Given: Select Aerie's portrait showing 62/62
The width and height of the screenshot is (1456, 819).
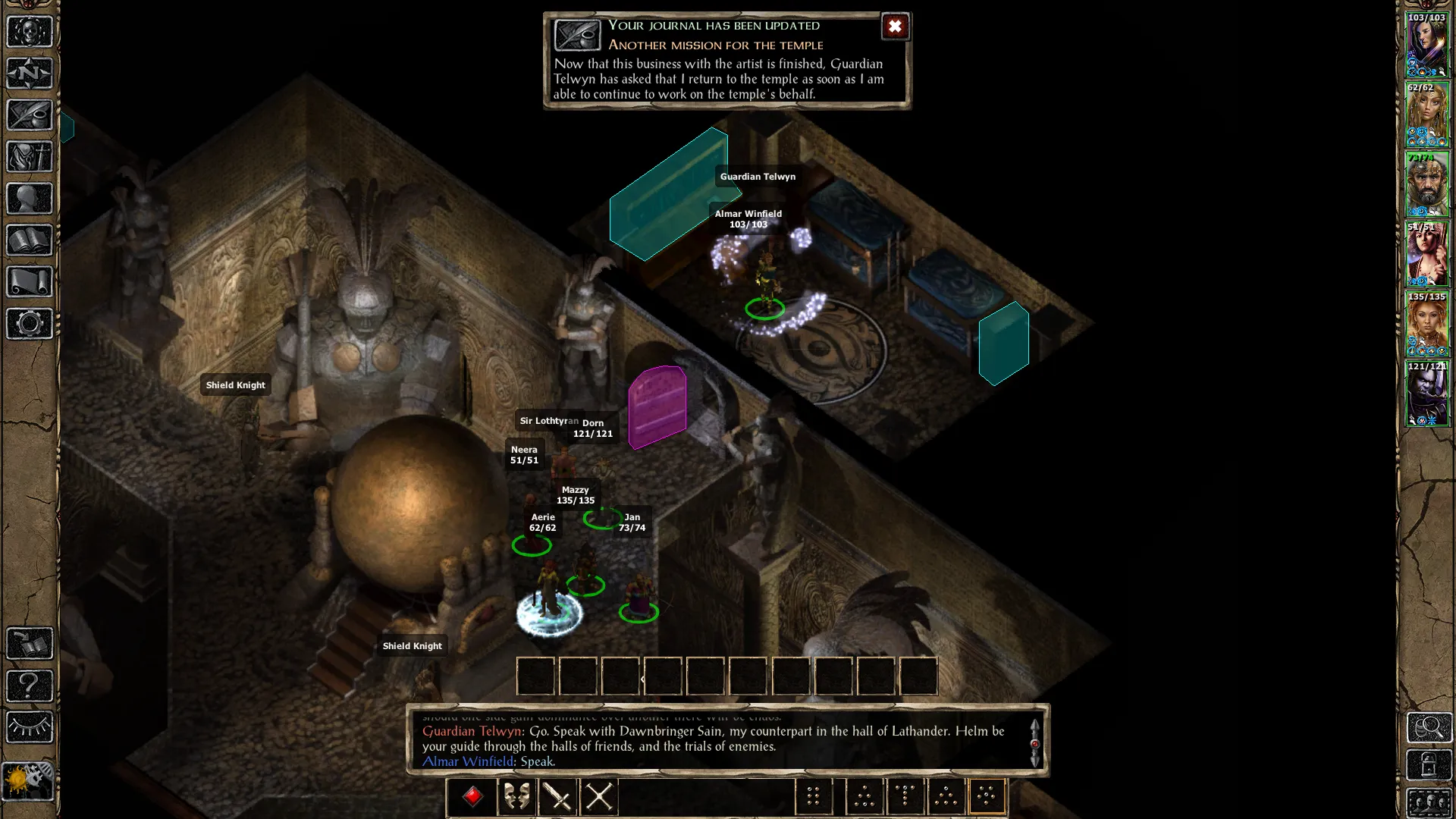Looking at the screenshot, I should tap(1427, 115).
